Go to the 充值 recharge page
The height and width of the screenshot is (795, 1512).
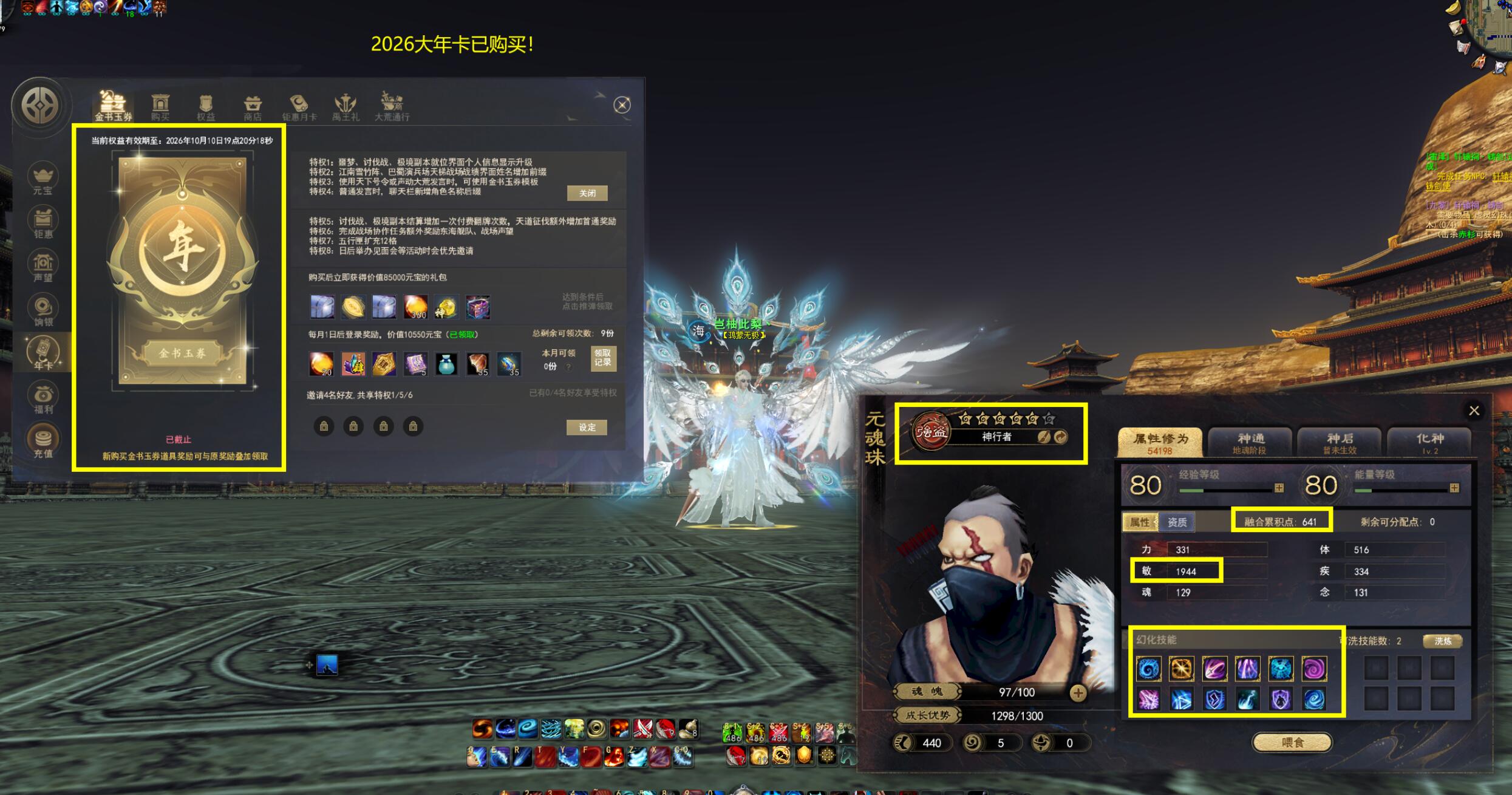43,443
